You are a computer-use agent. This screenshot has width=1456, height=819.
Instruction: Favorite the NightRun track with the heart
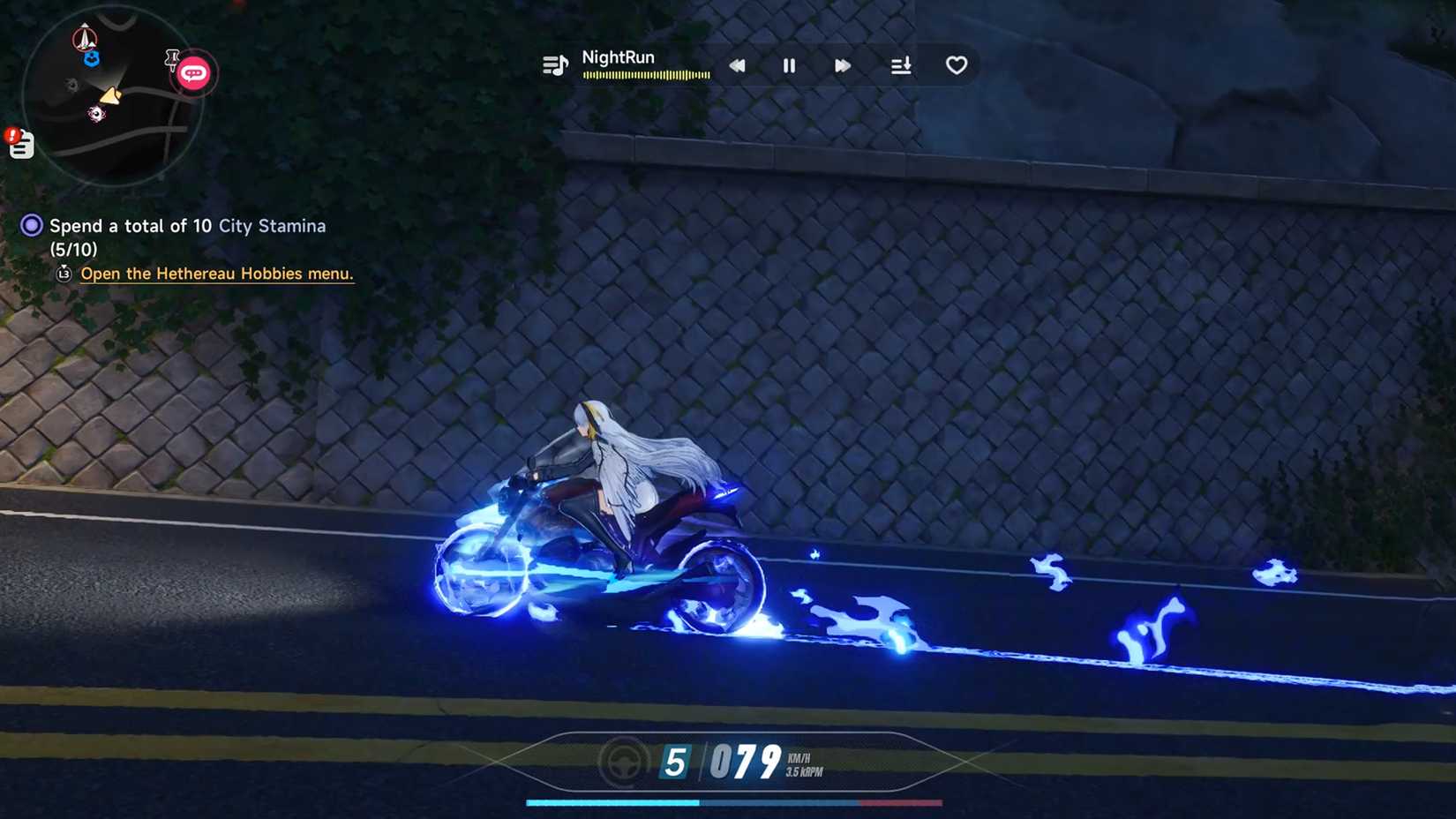[956, 64]
